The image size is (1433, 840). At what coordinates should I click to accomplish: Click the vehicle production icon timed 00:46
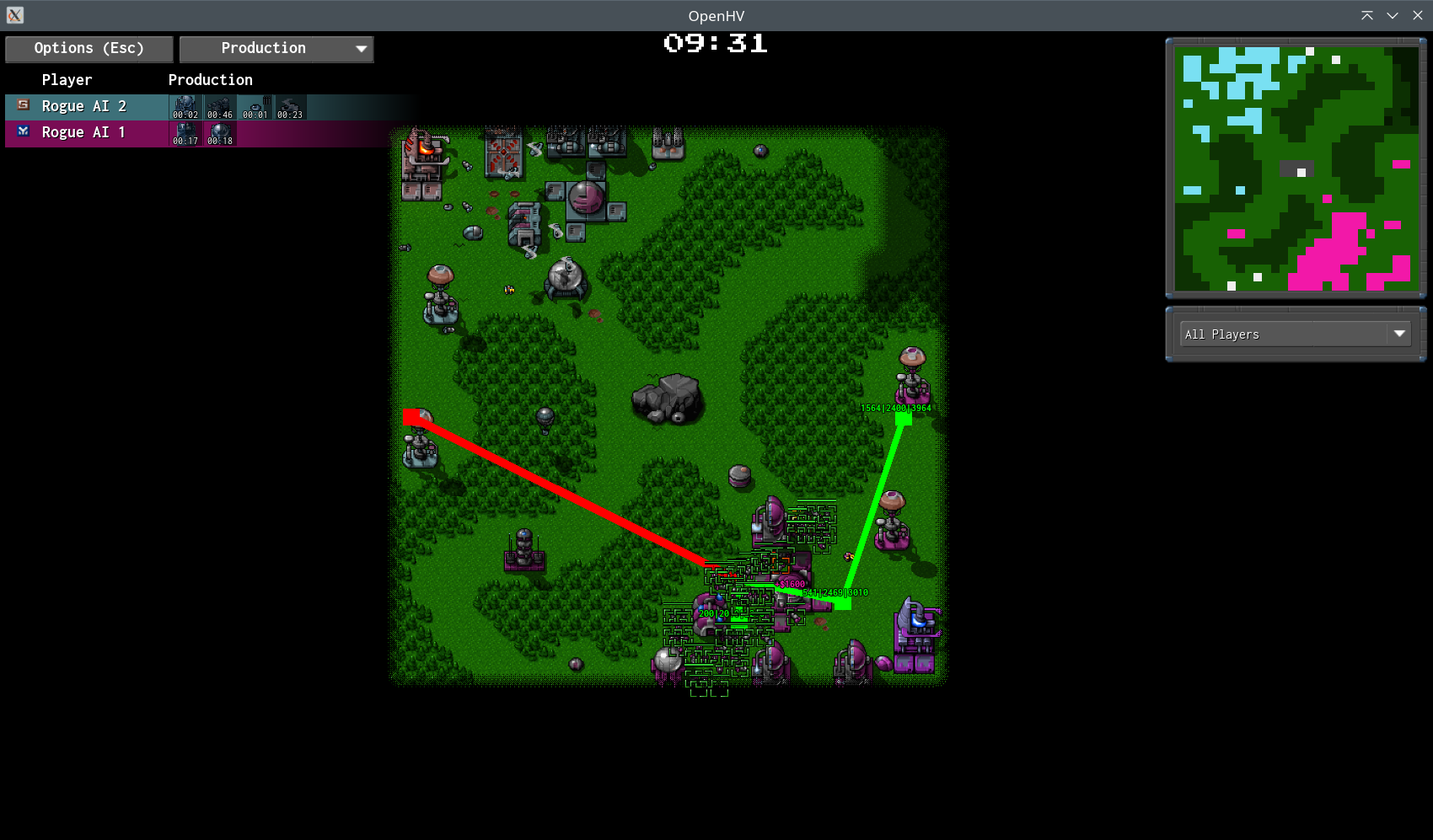tap(219, 108)
